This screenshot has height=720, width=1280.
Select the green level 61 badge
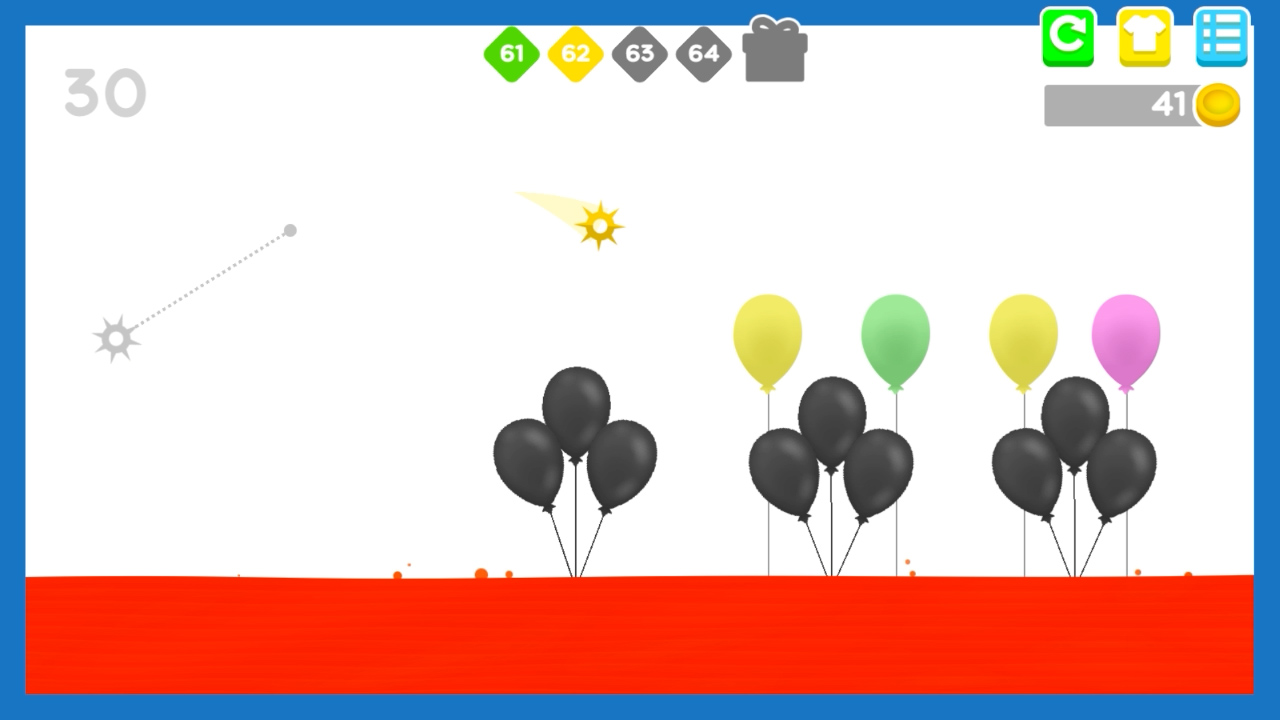[x=512, y=54]
